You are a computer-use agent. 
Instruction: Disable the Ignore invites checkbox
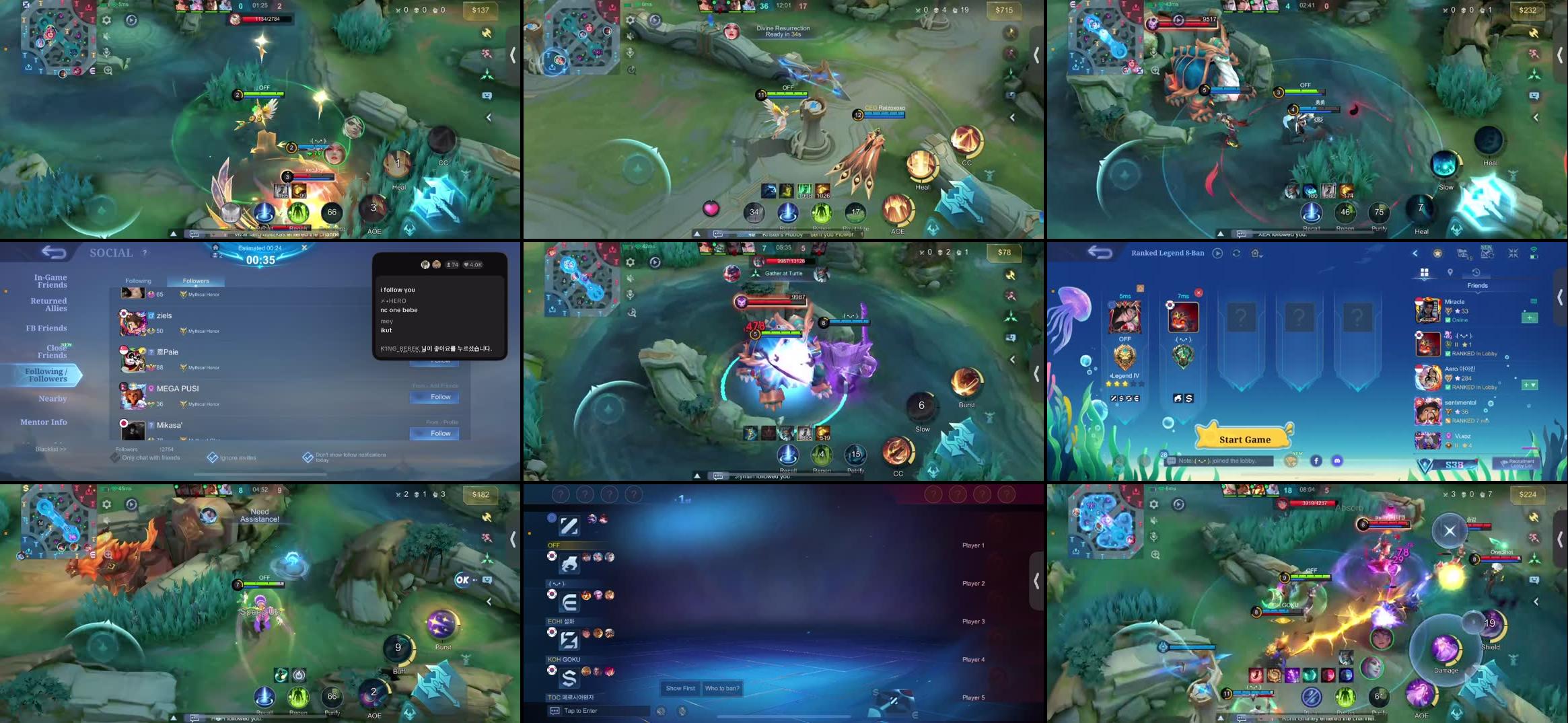pos(211,456)
